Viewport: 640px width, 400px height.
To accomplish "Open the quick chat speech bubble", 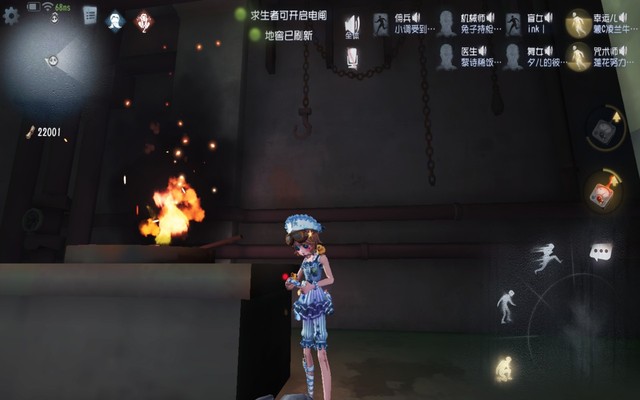I will pyautogui.click(x=600, y=253).
